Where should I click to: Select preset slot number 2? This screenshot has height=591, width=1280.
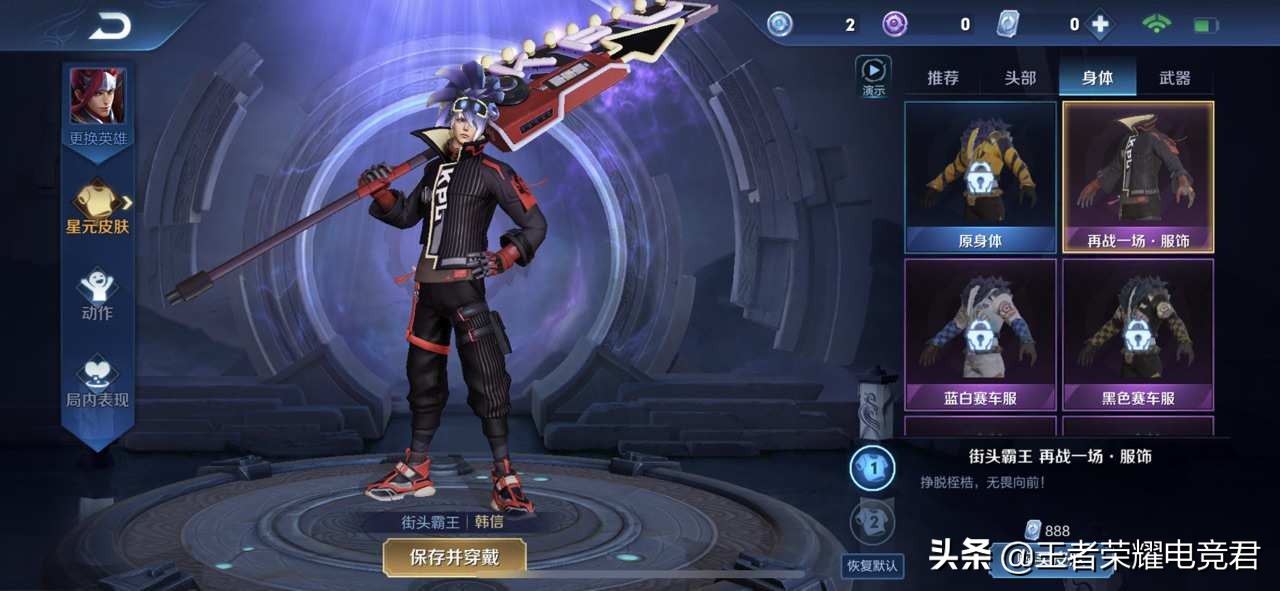[x=872, y=522]
